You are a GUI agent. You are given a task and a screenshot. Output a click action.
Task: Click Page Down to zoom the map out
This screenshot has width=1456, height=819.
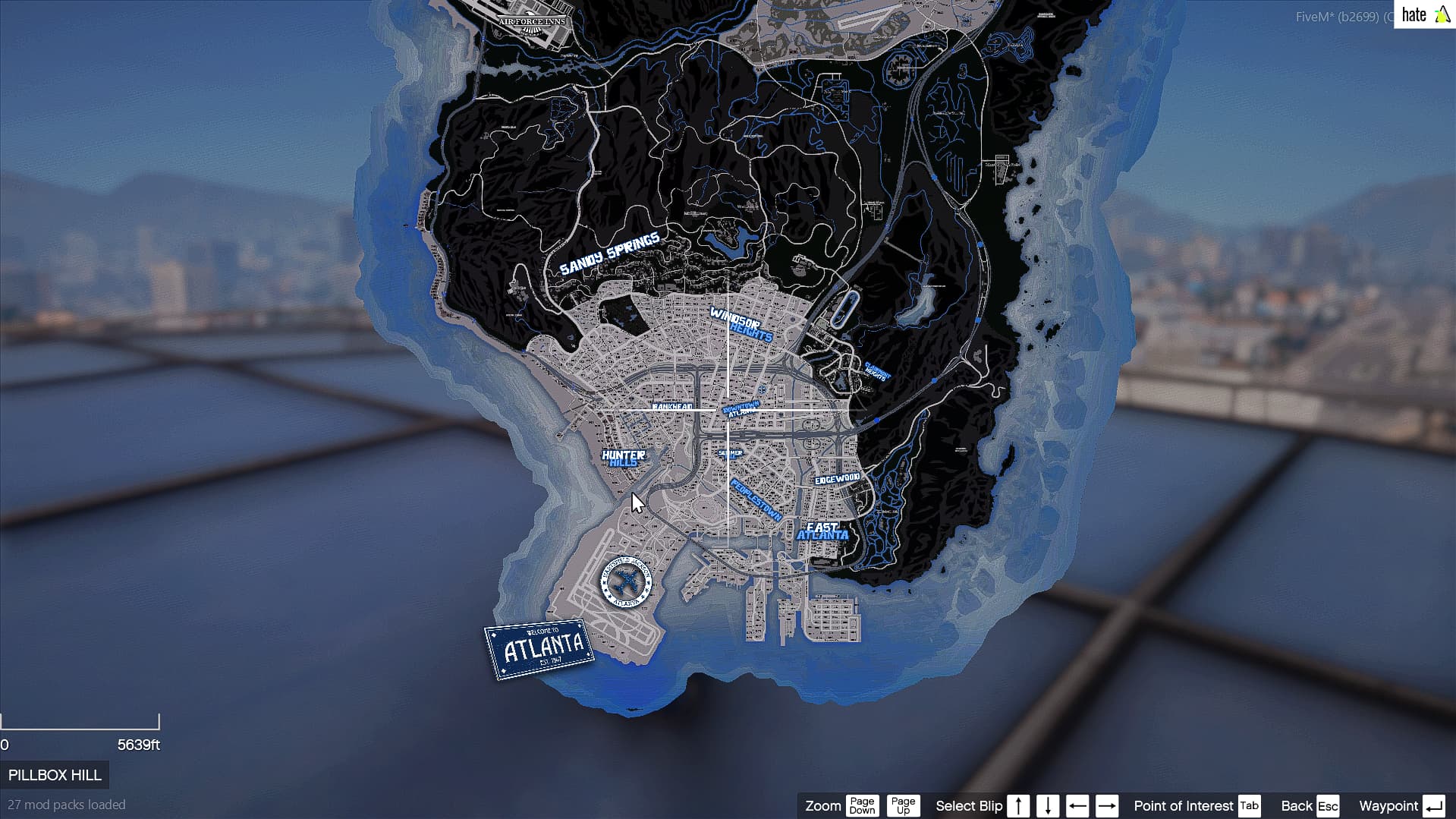coord(862,805)
